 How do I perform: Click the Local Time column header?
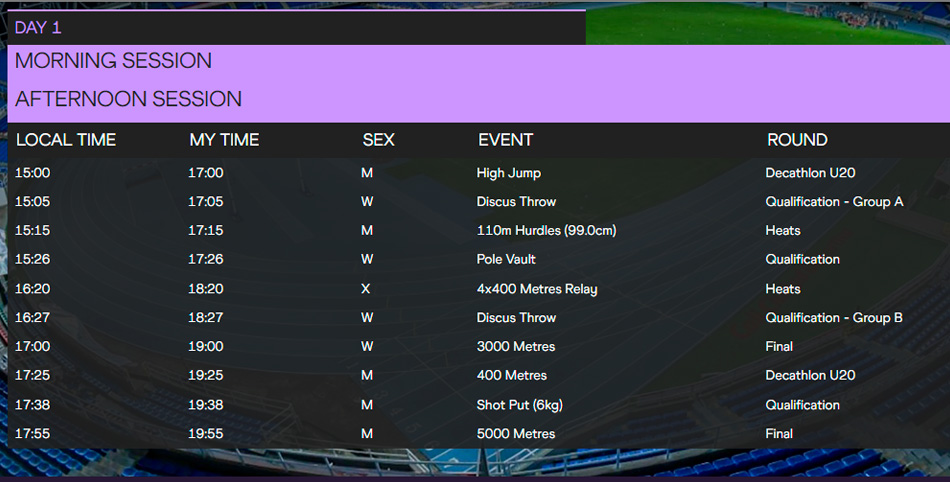tap(66, 140)
